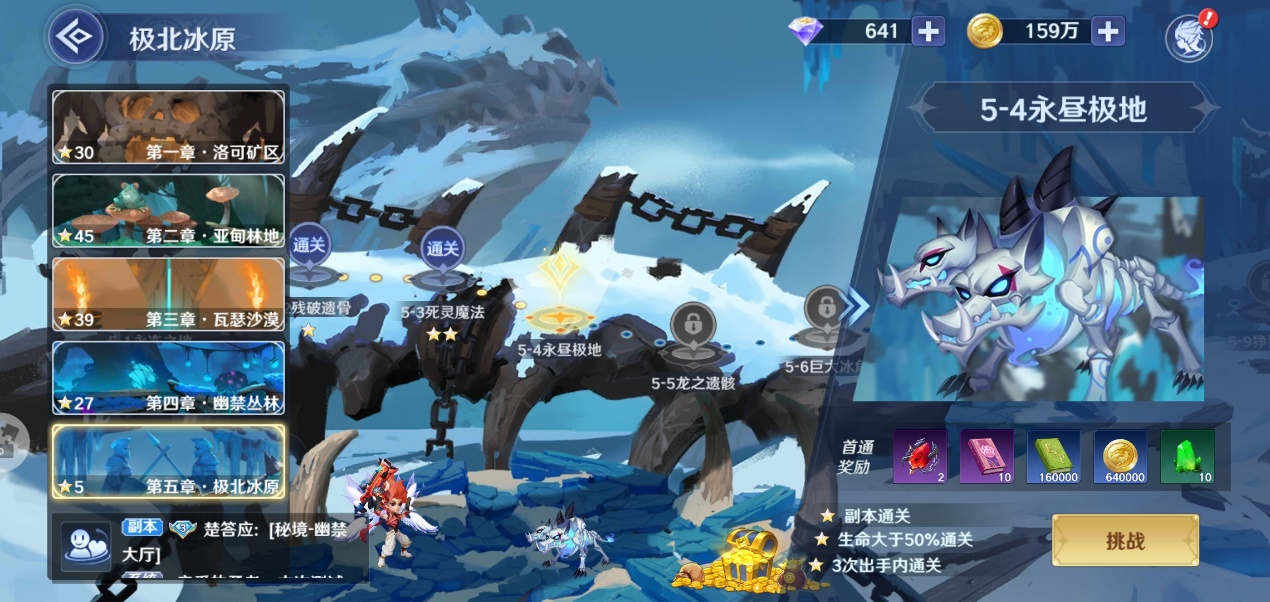1270x602 pixels.
Task: Inspect the green book reward
Action: 1053,457
